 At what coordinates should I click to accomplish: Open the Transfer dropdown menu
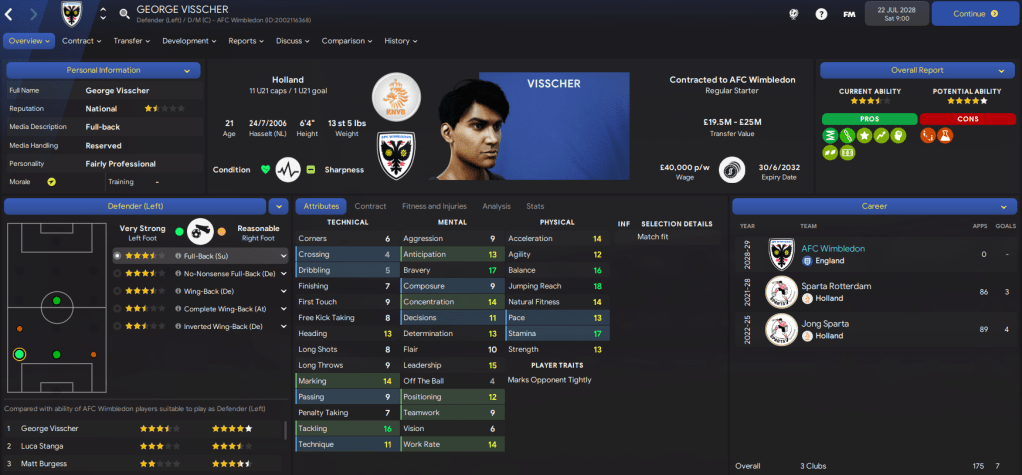click(131, 41)
